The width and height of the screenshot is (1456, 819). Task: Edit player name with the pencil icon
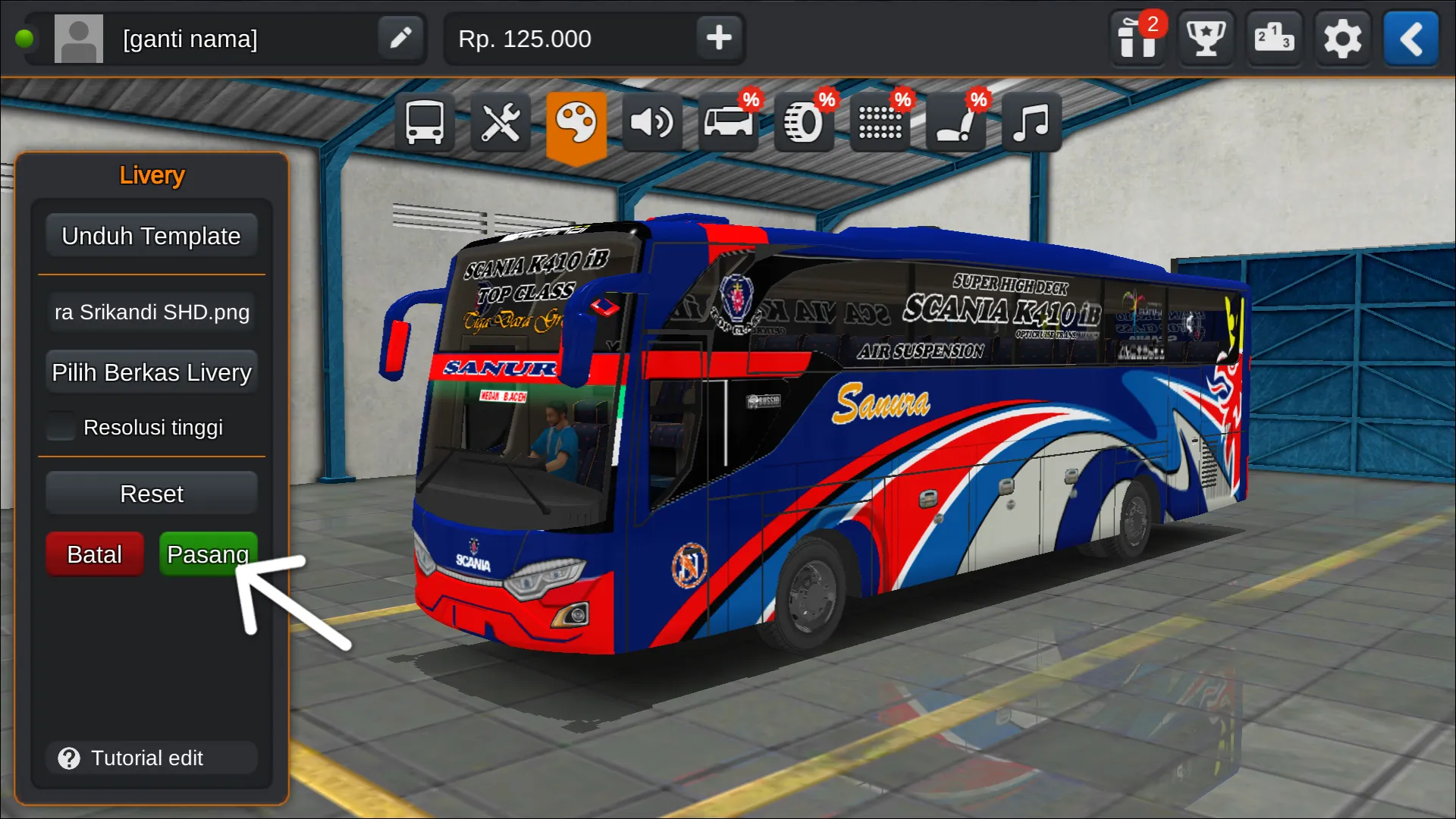[x=400, y=38]
